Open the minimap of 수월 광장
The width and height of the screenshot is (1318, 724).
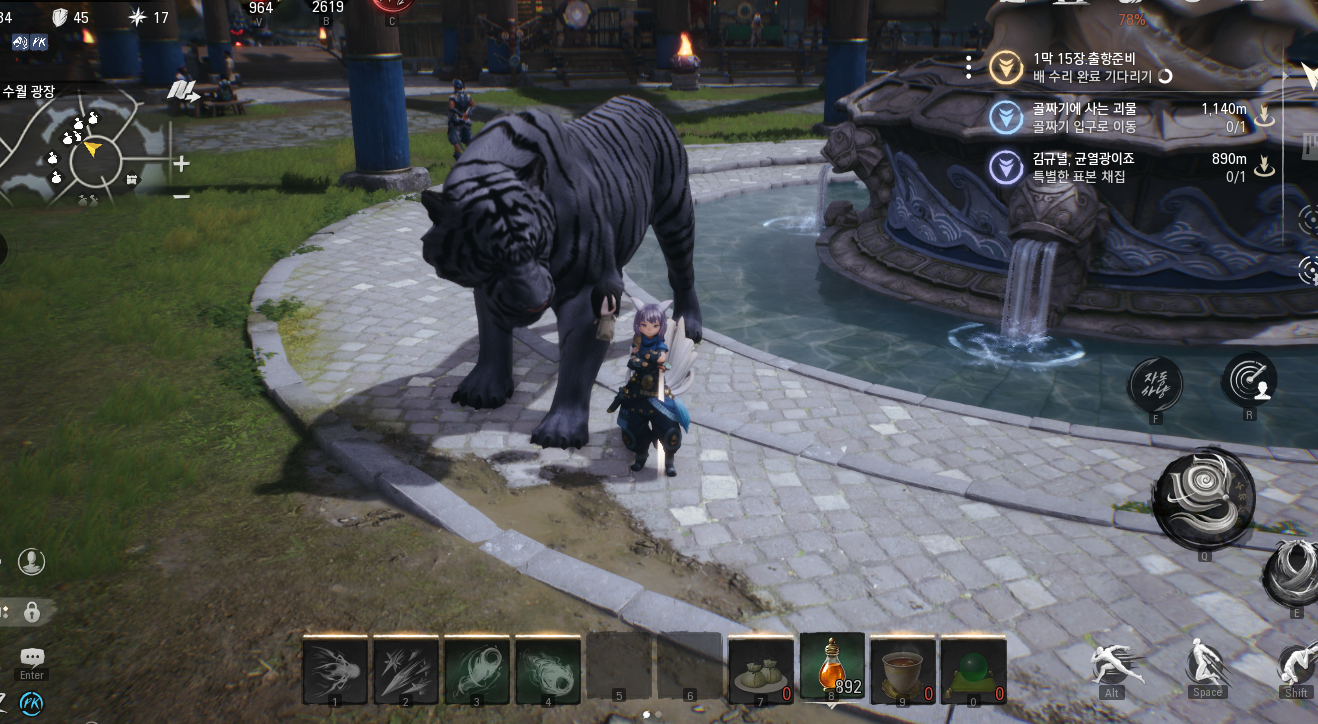pos(92,152)
